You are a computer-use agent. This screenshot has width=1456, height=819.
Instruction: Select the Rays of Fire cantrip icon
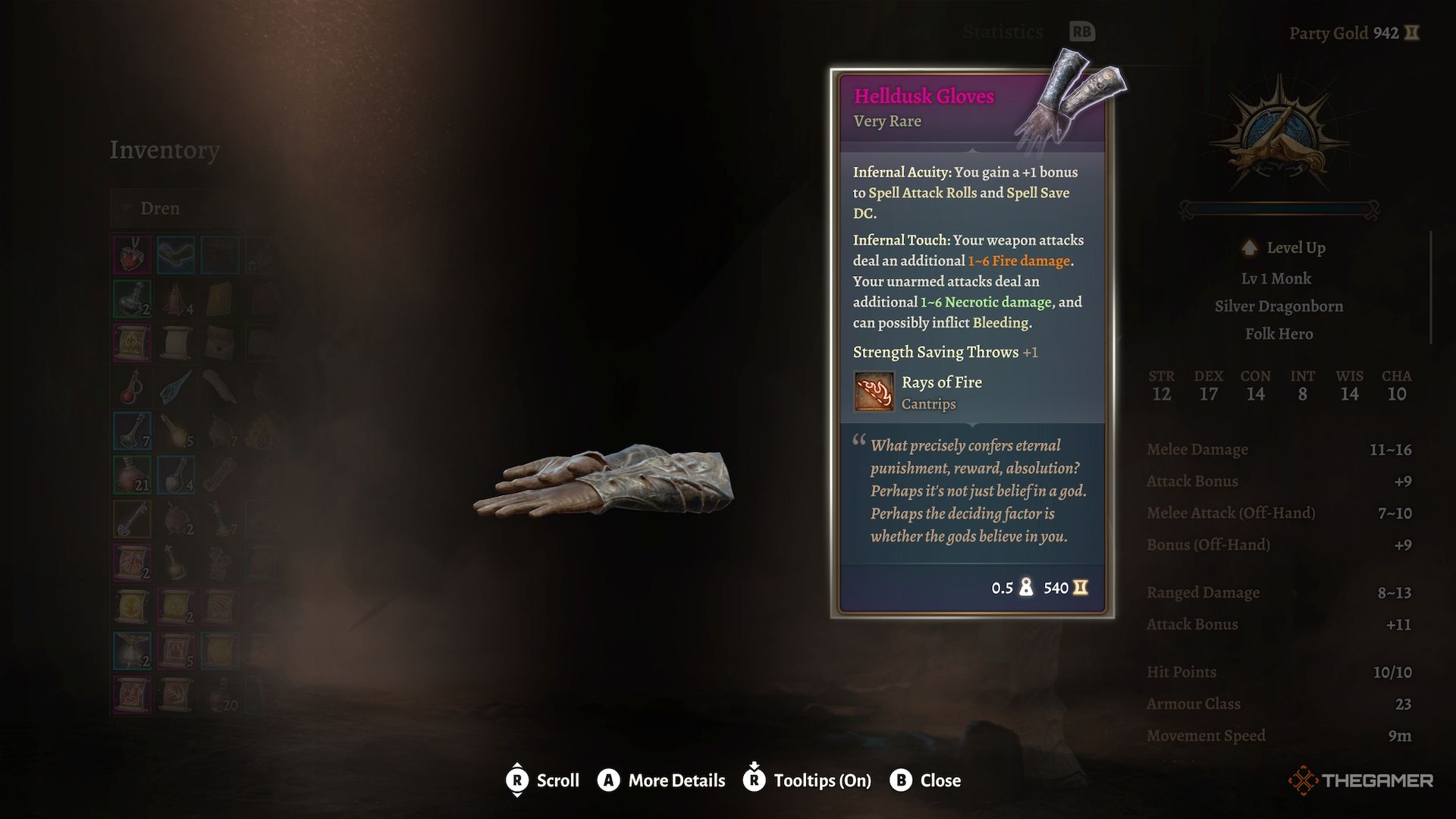[874, 391]
